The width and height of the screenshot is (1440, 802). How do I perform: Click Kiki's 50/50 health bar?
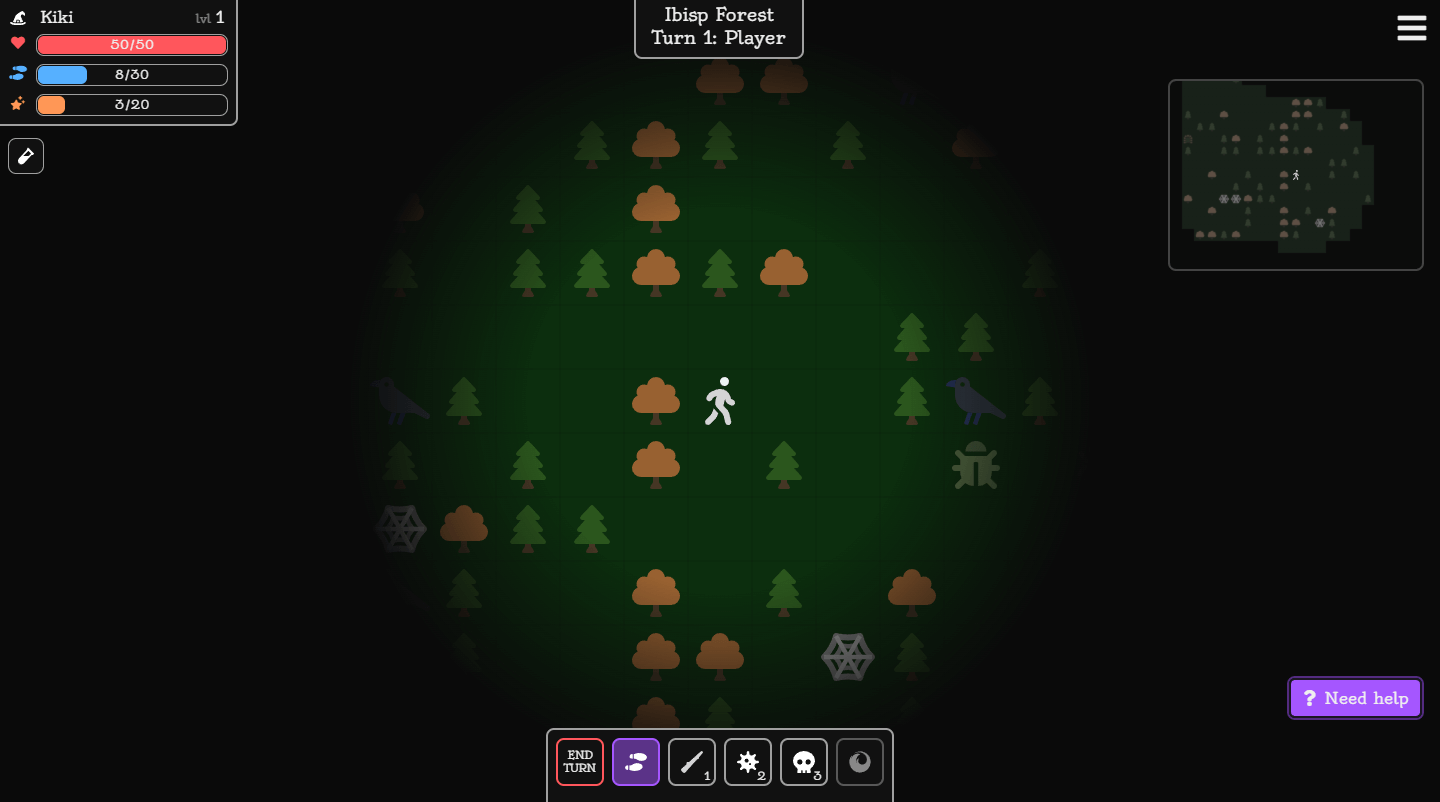pos(131,44)
